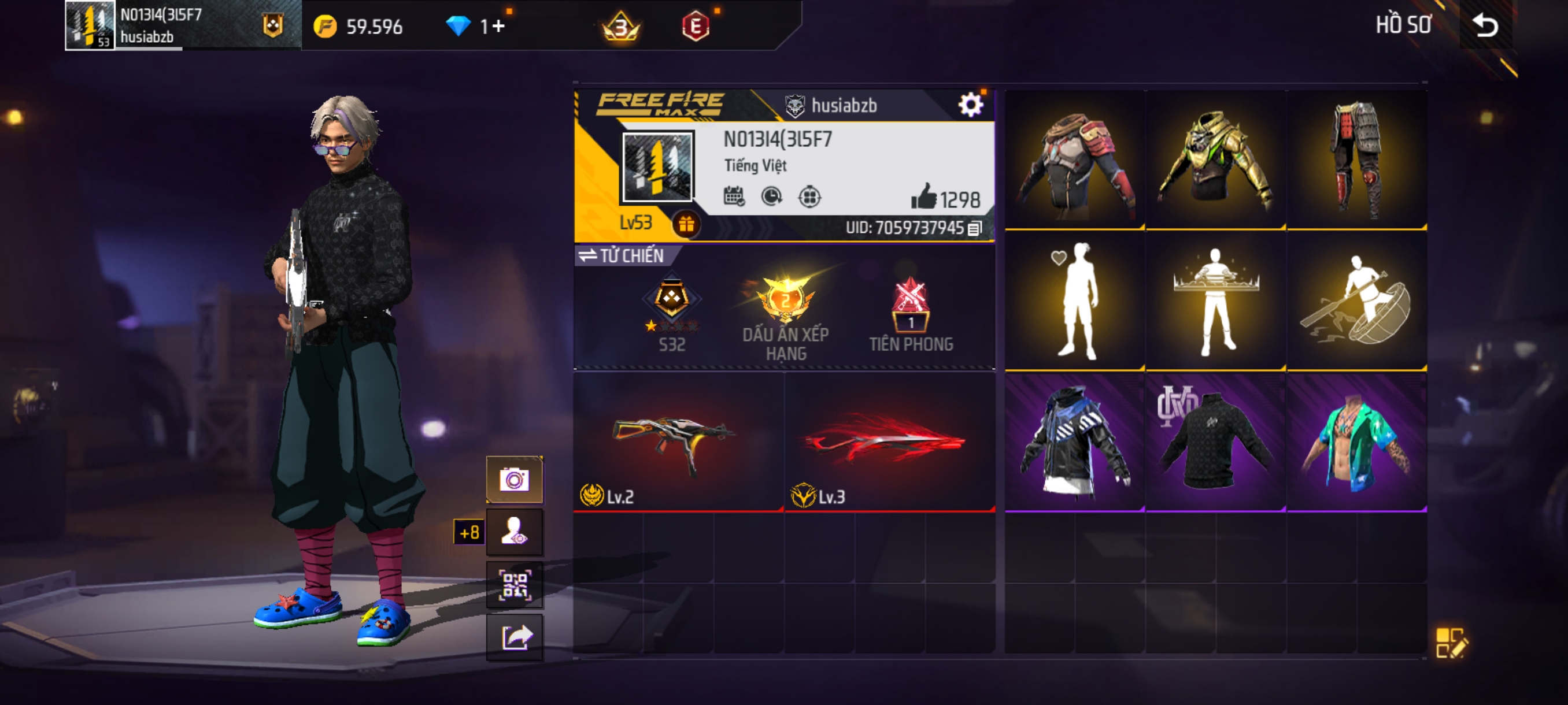Viewport: 1568px width, 705px height.
Task: Open the Dấu Ấn Xếp Hạng badge
Action: [x=785, y=317]
